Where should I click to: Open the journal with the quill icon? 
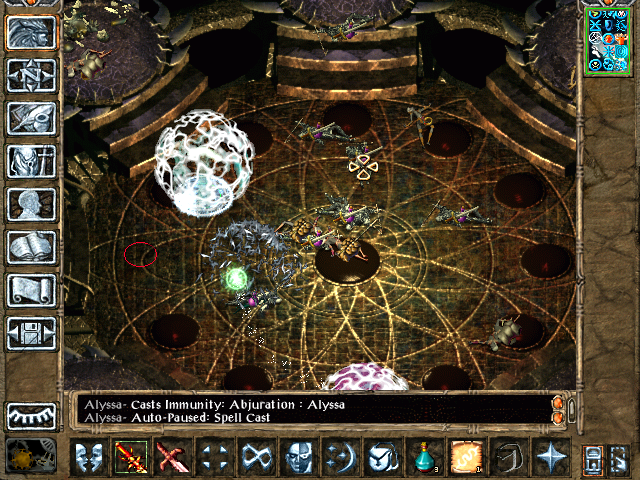point(32,118)
